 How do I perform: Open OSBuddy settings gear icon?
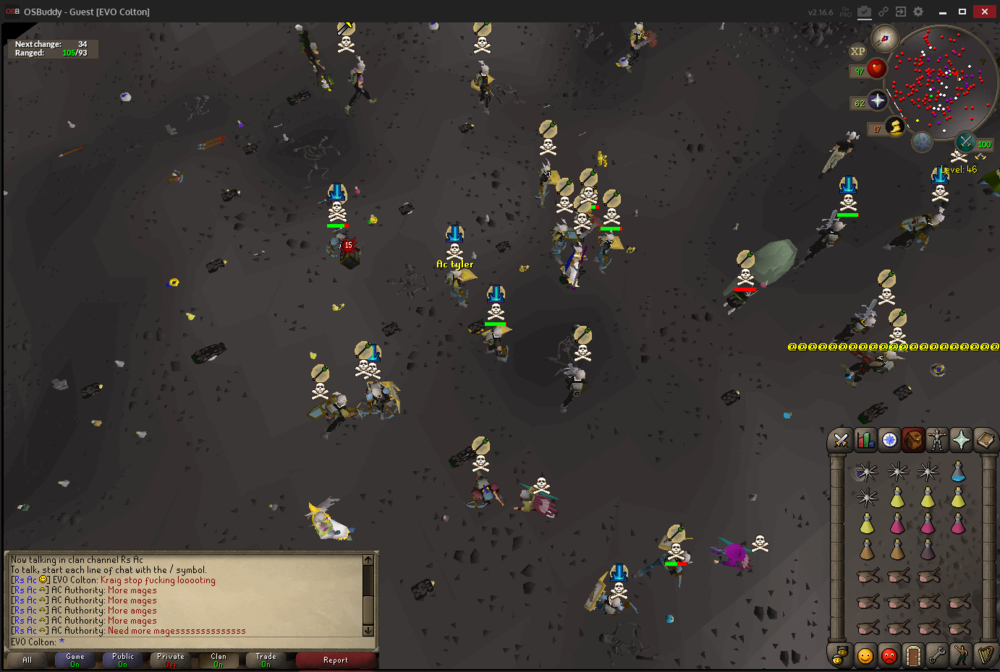coord(919,11)
